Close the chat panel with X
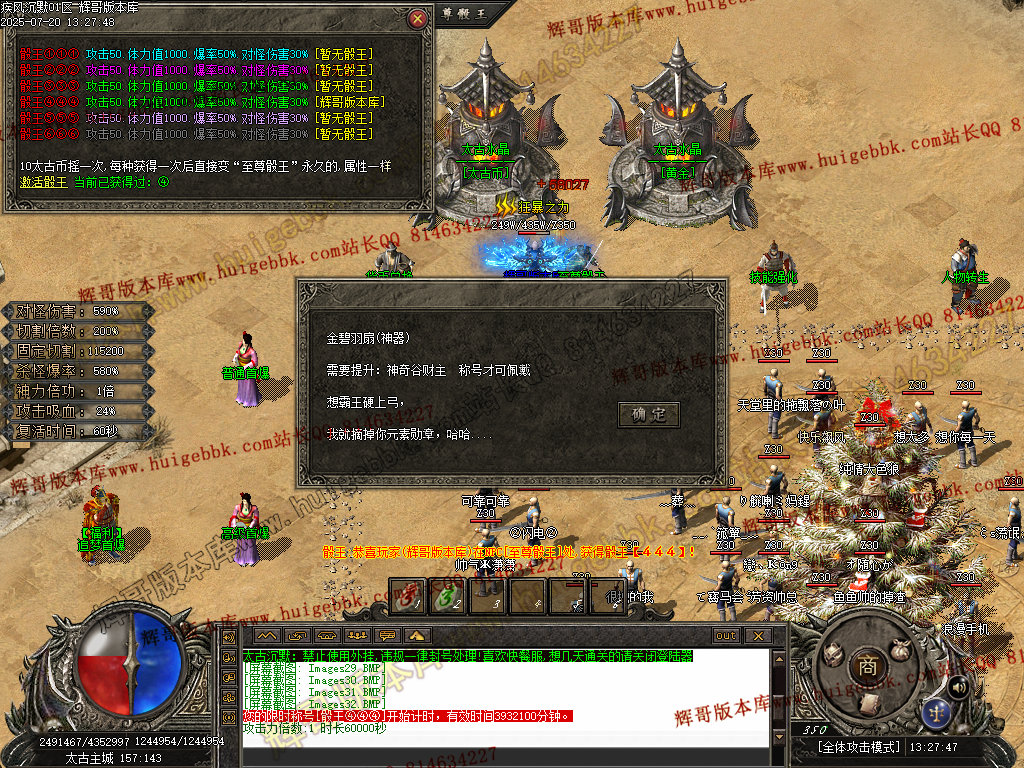The image size is (1024, 768). [x=758, y=635]
